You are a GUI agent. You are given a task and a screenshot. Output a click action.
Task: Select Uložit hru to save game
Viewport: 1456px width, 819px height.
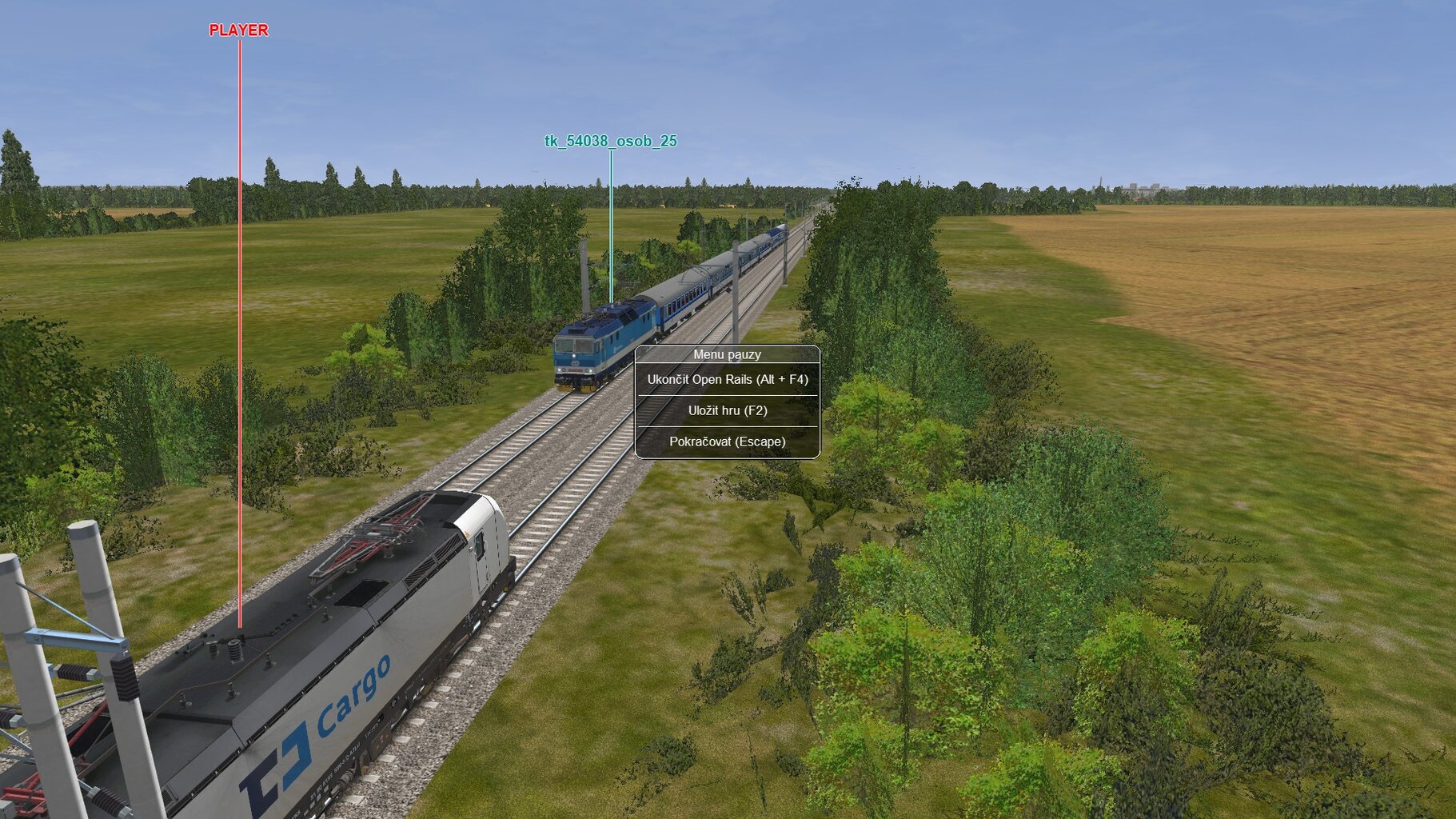pyautogui.click(x=727, y=411)
